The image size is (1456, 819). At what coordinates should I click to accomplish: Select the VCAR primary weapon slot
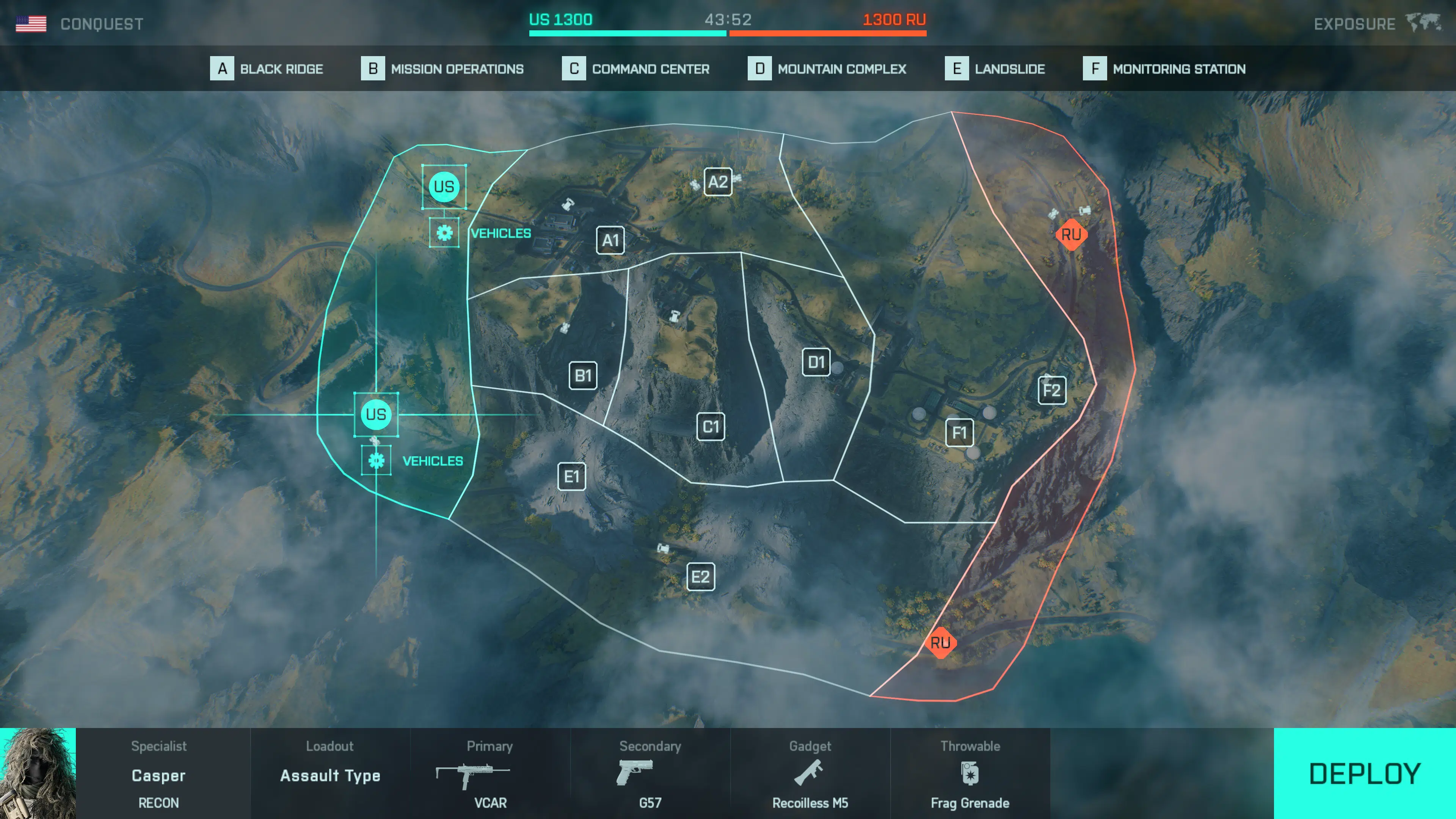click(x=490, y=774)
